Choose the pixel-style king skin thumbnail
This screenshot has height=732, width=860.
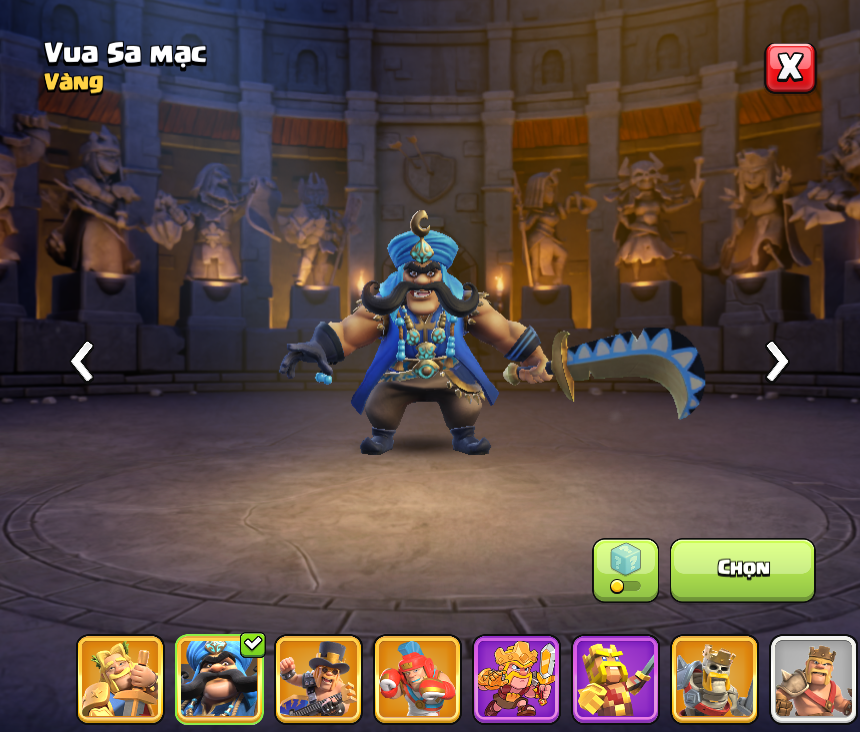[615, 679]
